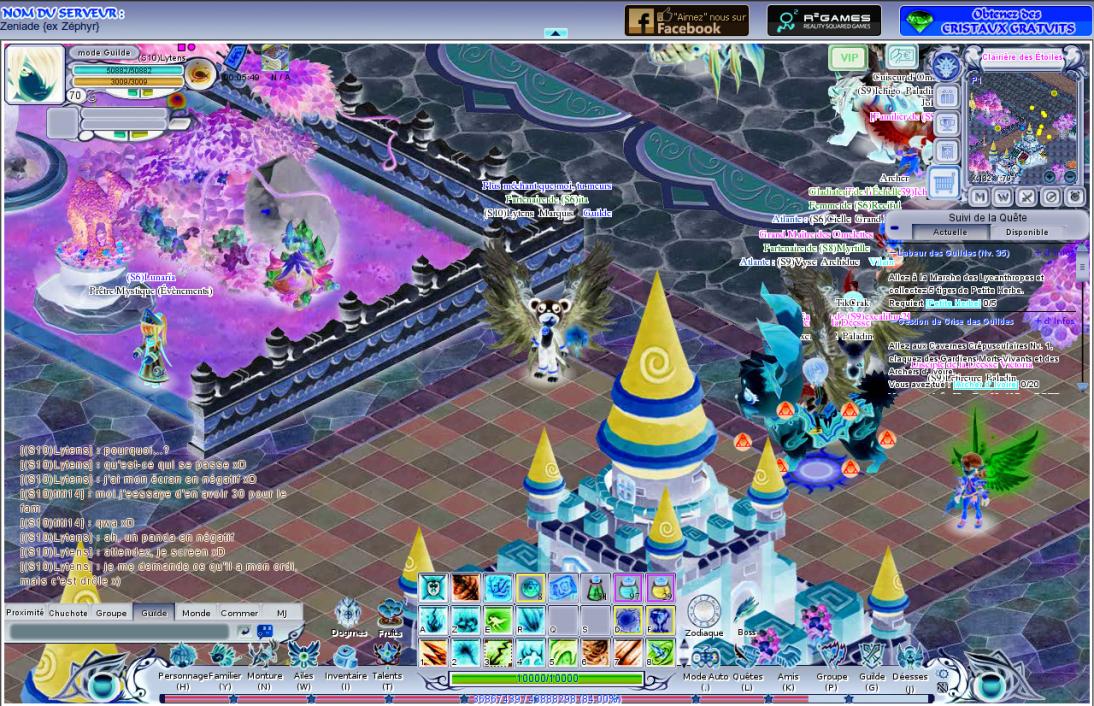Open the Dogmes icon

tap(349, 615)
